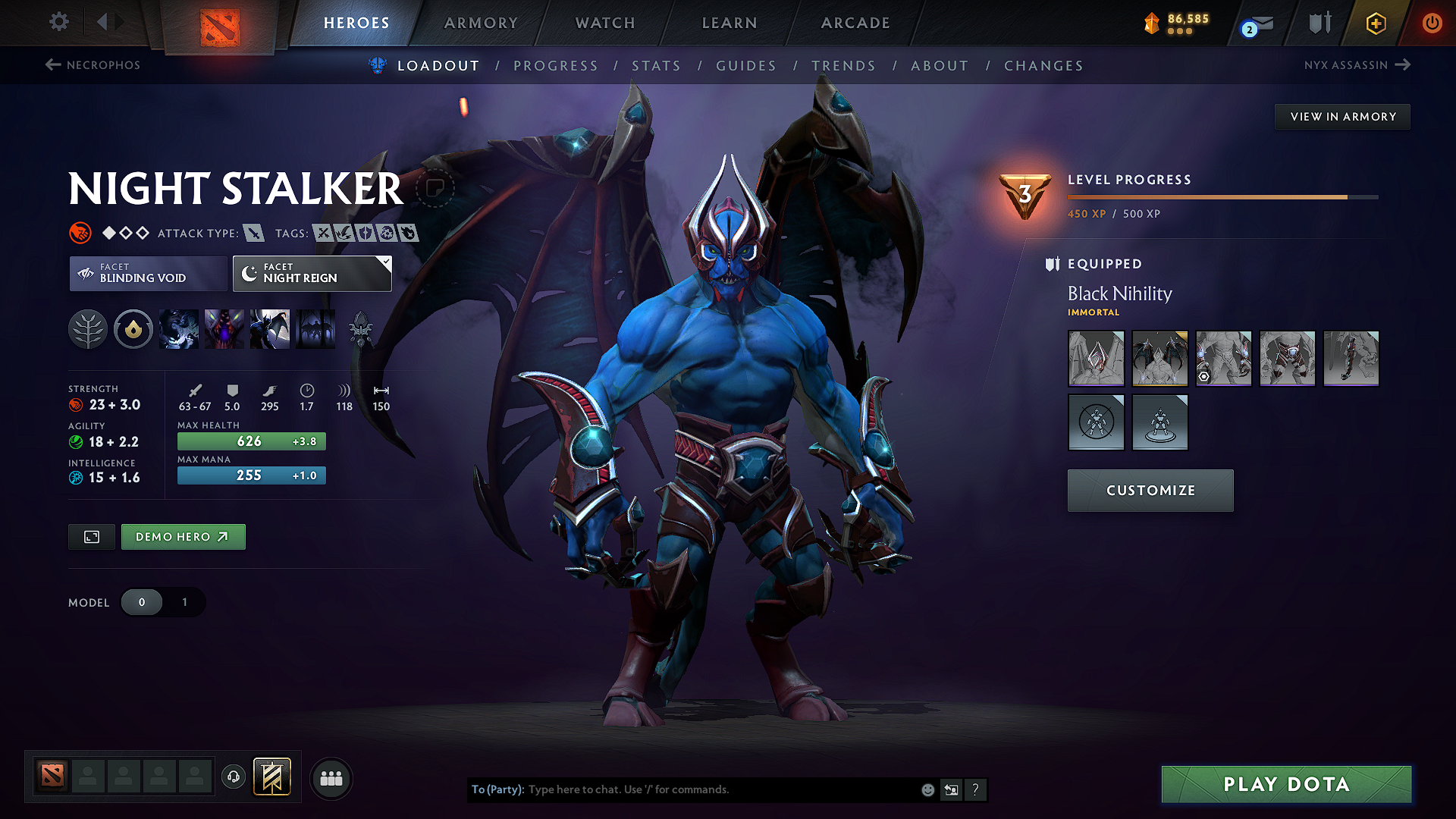Select the Crippling Fear ability icon
The height and width of the screenshot is (819, 1456).
click(x=224, y=329)
